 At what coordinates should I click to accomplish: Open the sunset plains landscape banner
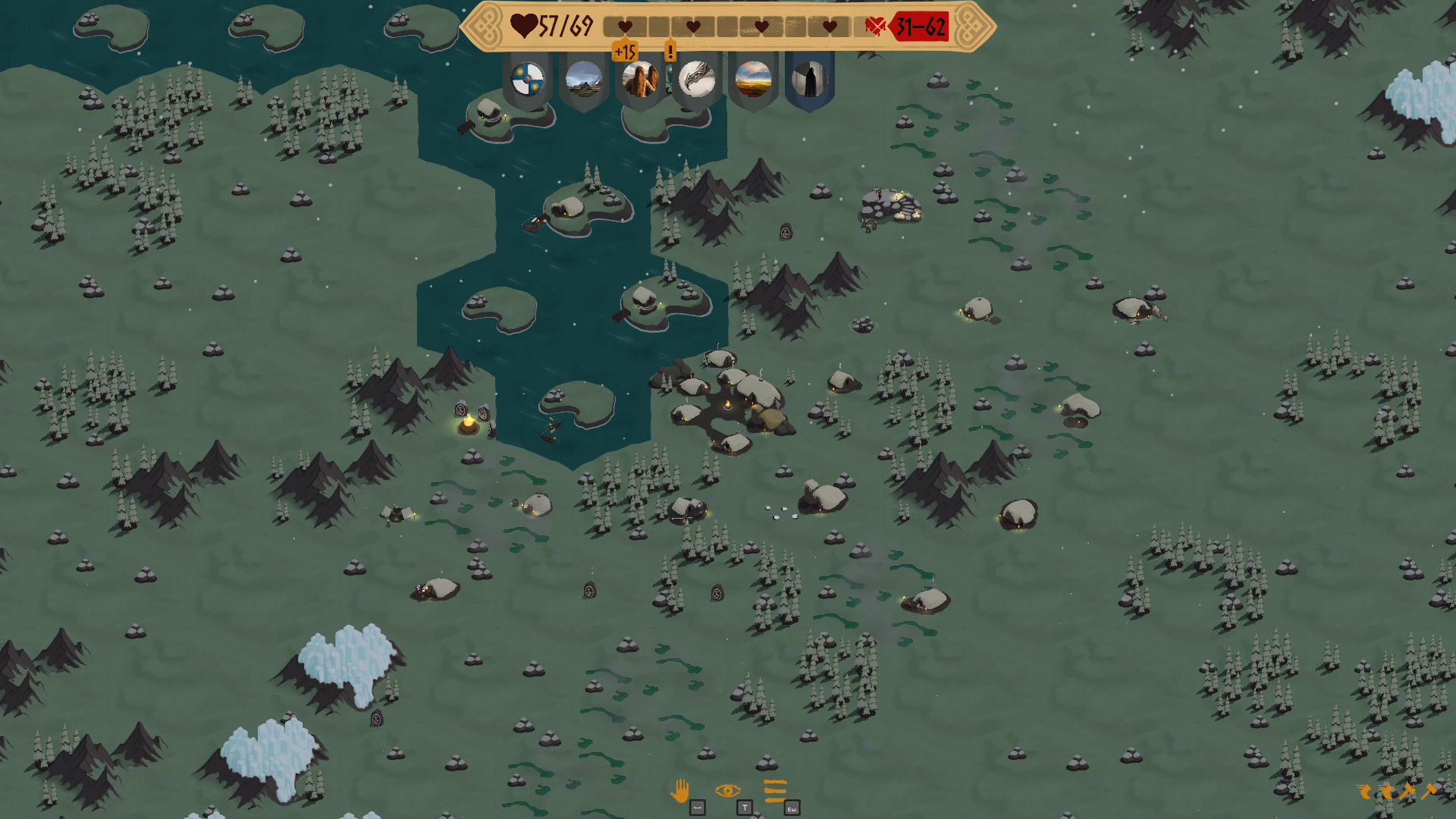(753, 79)
